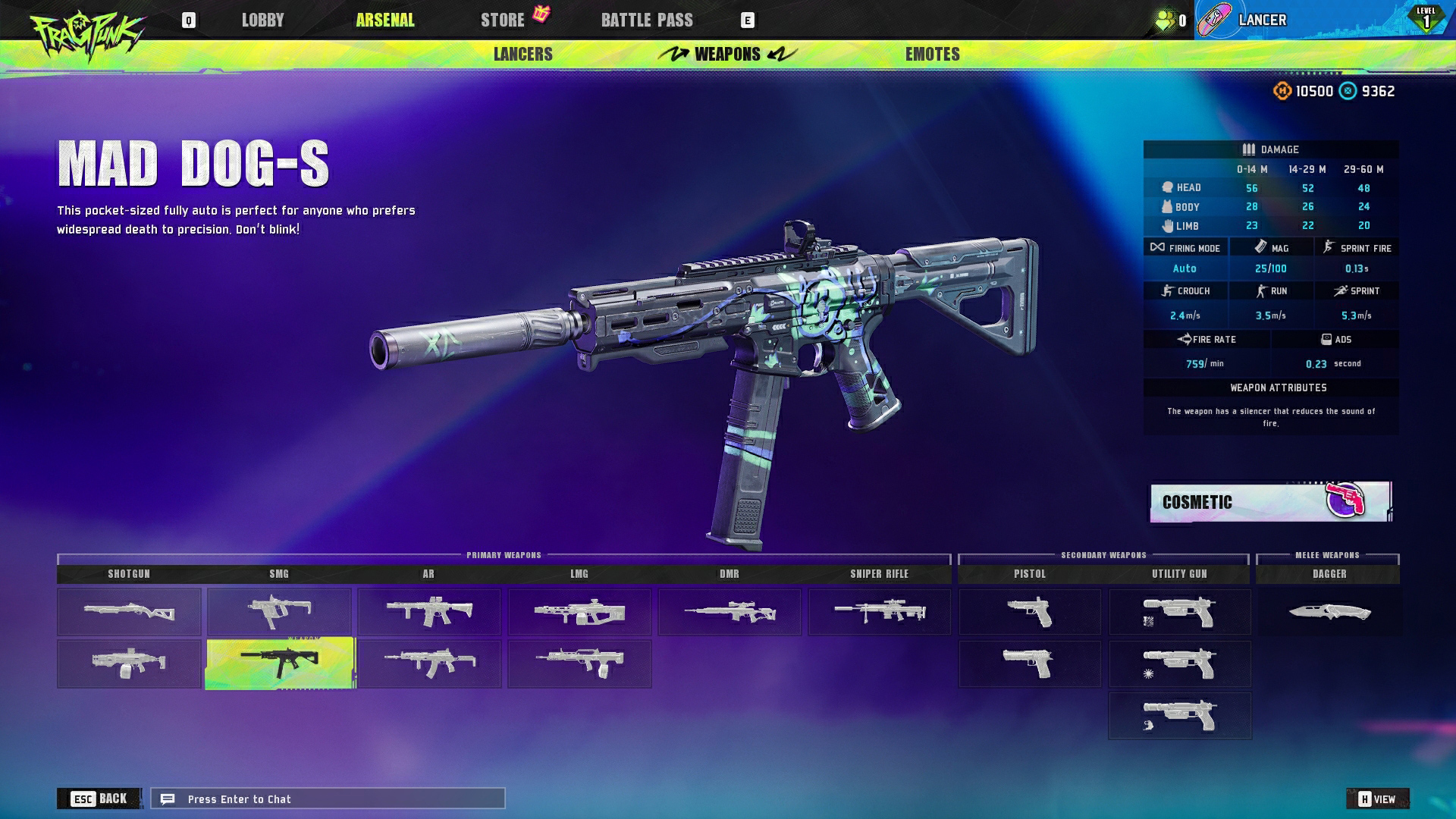Select the top SMG weapon slot

pyautogui.click(x=279, y=611)
